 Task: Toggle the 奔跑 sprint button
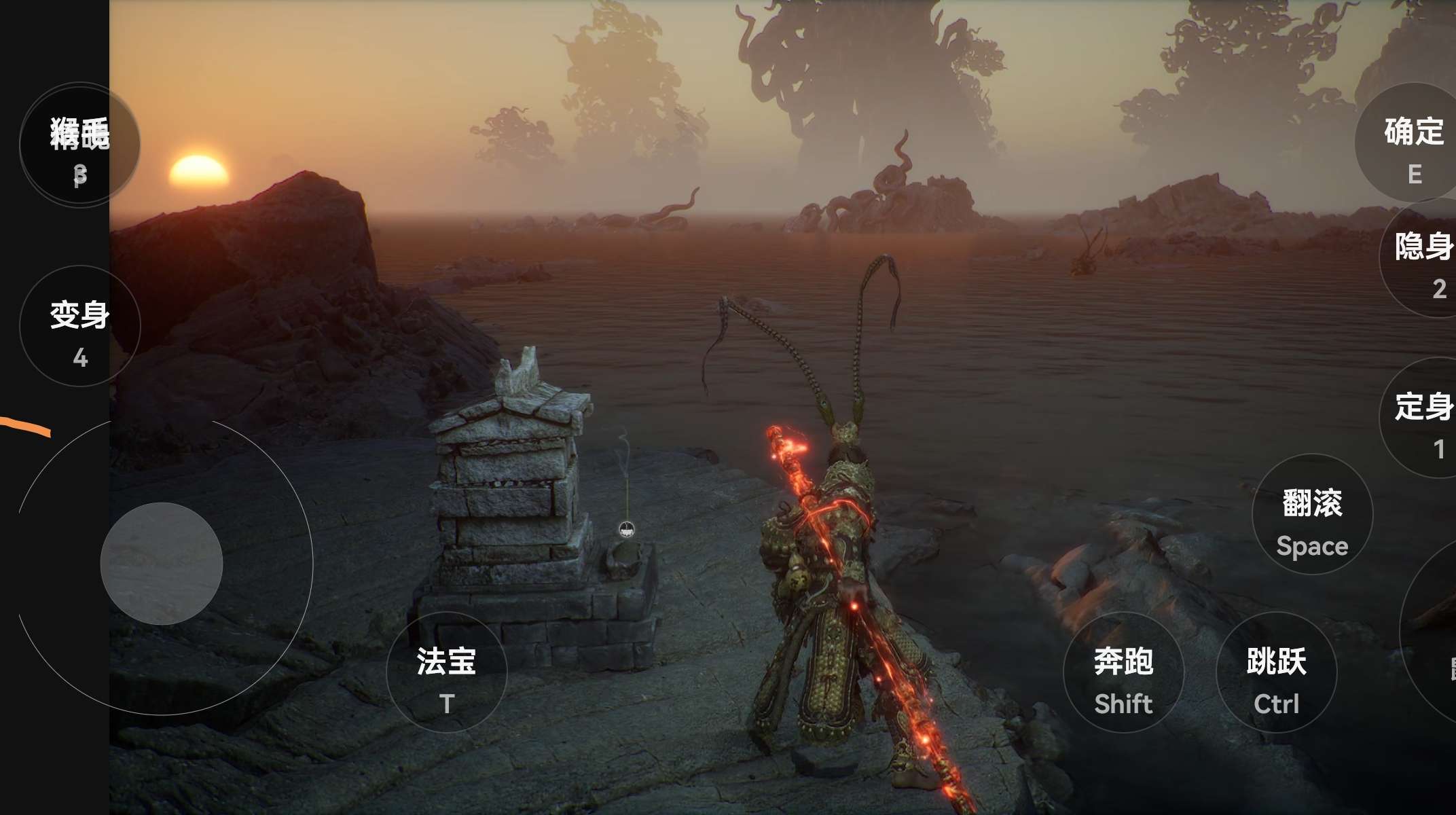[1123, 672]
